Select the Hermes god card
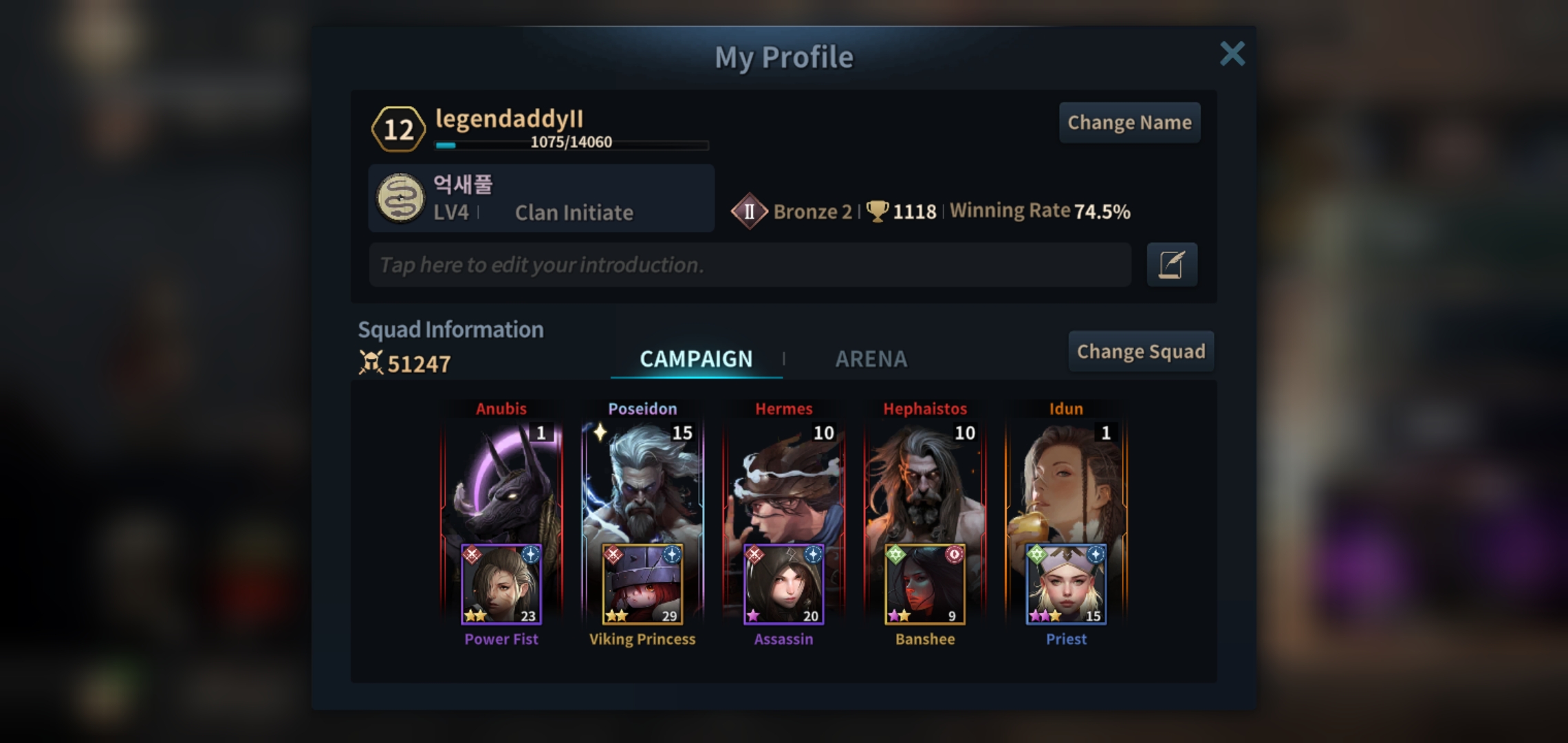Screen dimensions: 1568x743 click(784, 482)
